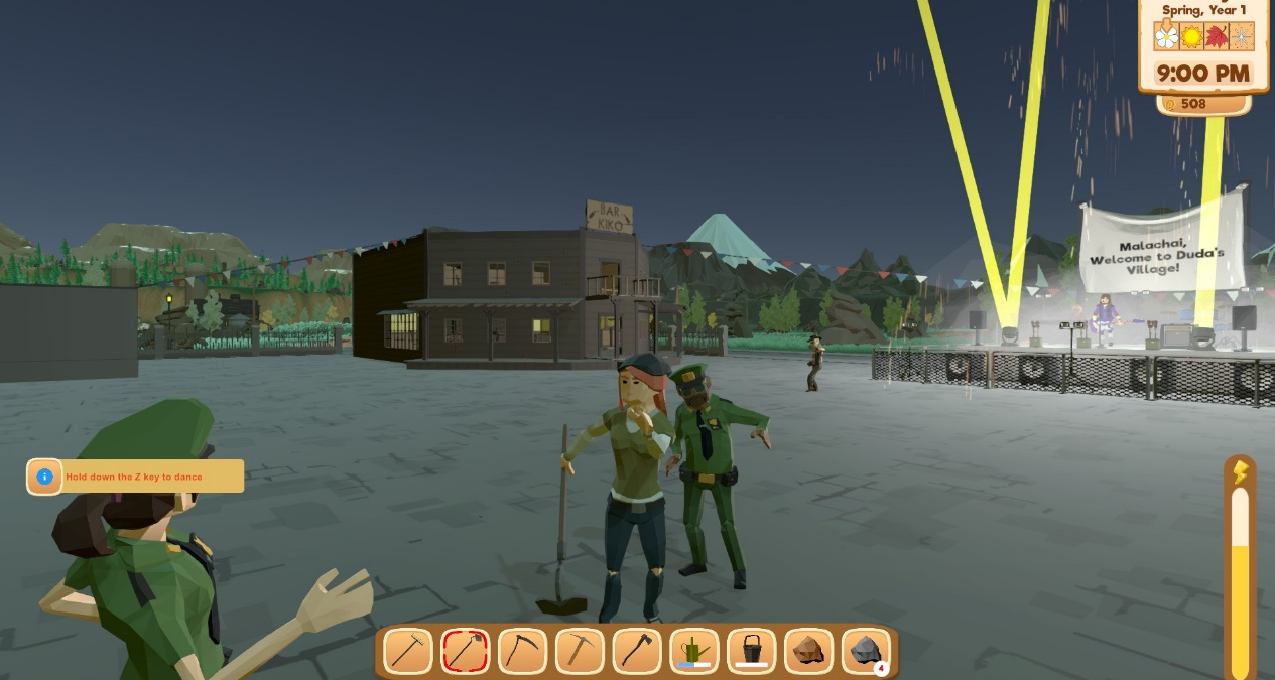Viewport: 1275px width, 680px height.
Task: Choose the highlighted hoe slot
Action: click(465, 651)
